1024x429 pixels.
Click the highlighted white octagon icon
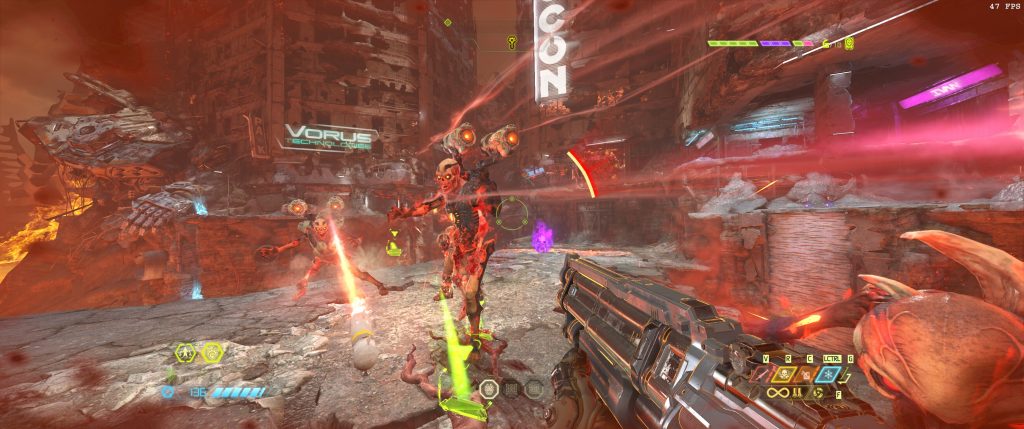(x=489, y=389)
